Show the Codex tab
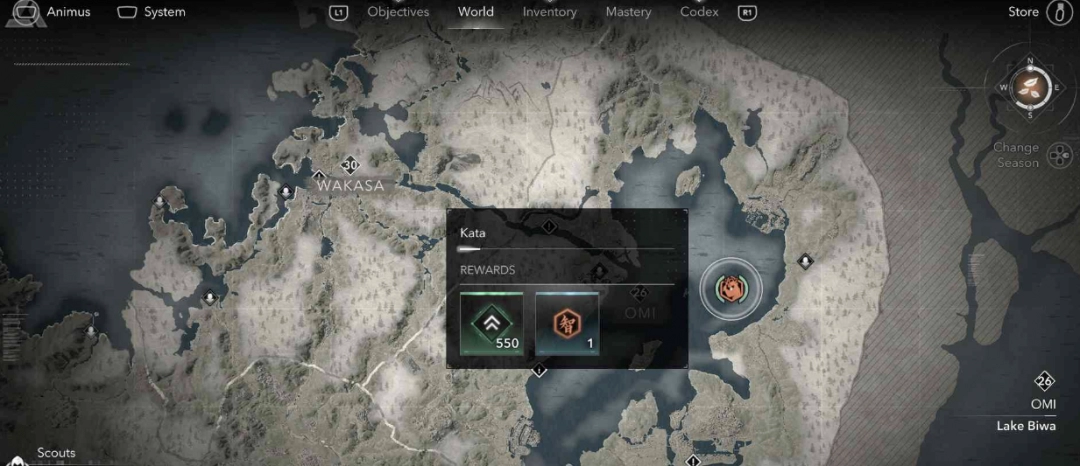This screenshot has width=1080, height=466. pyautogui.click(x=699, y=12)
